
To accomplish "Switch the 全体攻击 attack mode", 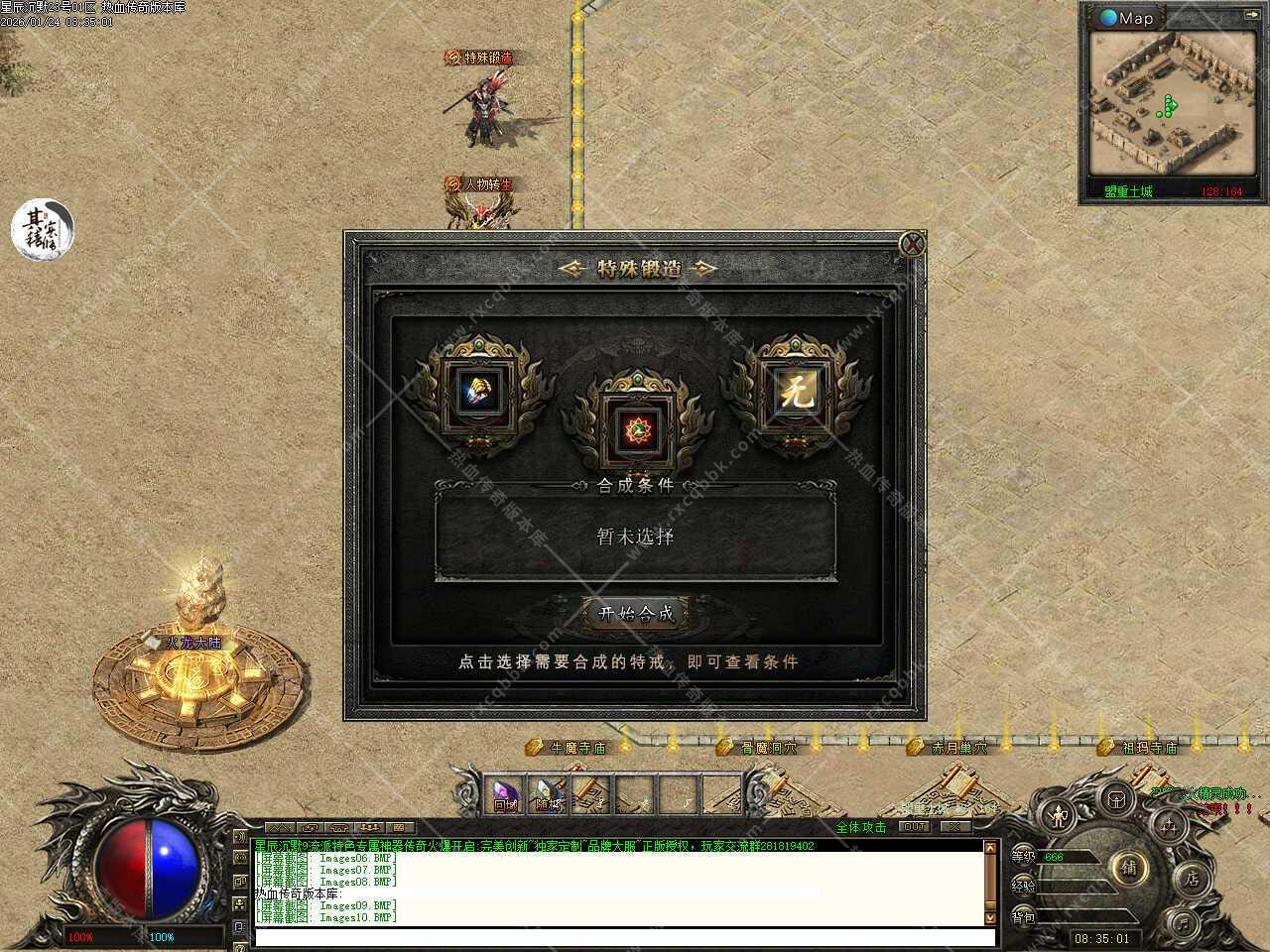I will click(x=860, y=827).
